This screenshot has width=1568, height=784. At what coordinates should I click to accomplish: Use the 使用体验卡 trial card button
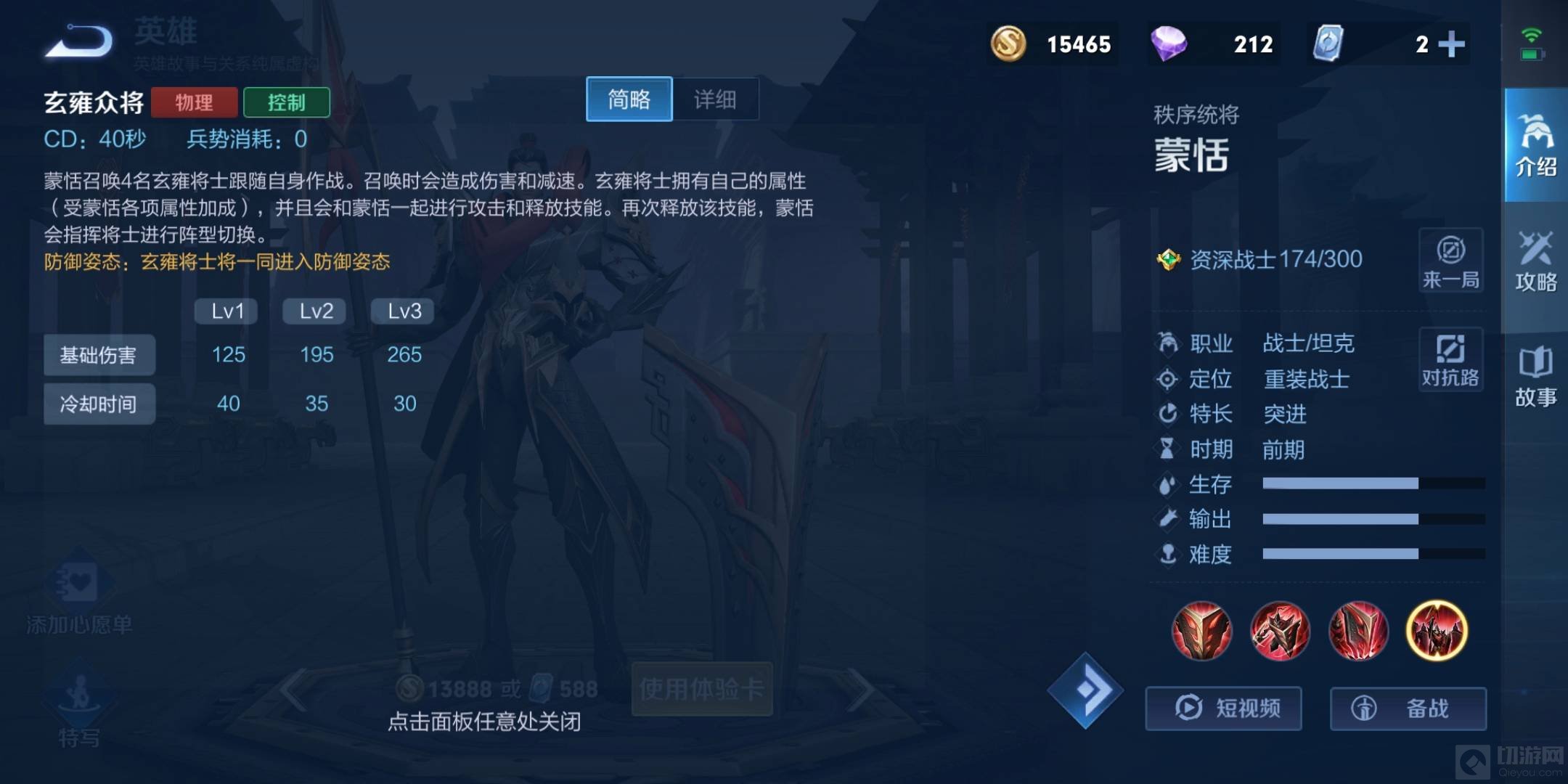[701, 688]
